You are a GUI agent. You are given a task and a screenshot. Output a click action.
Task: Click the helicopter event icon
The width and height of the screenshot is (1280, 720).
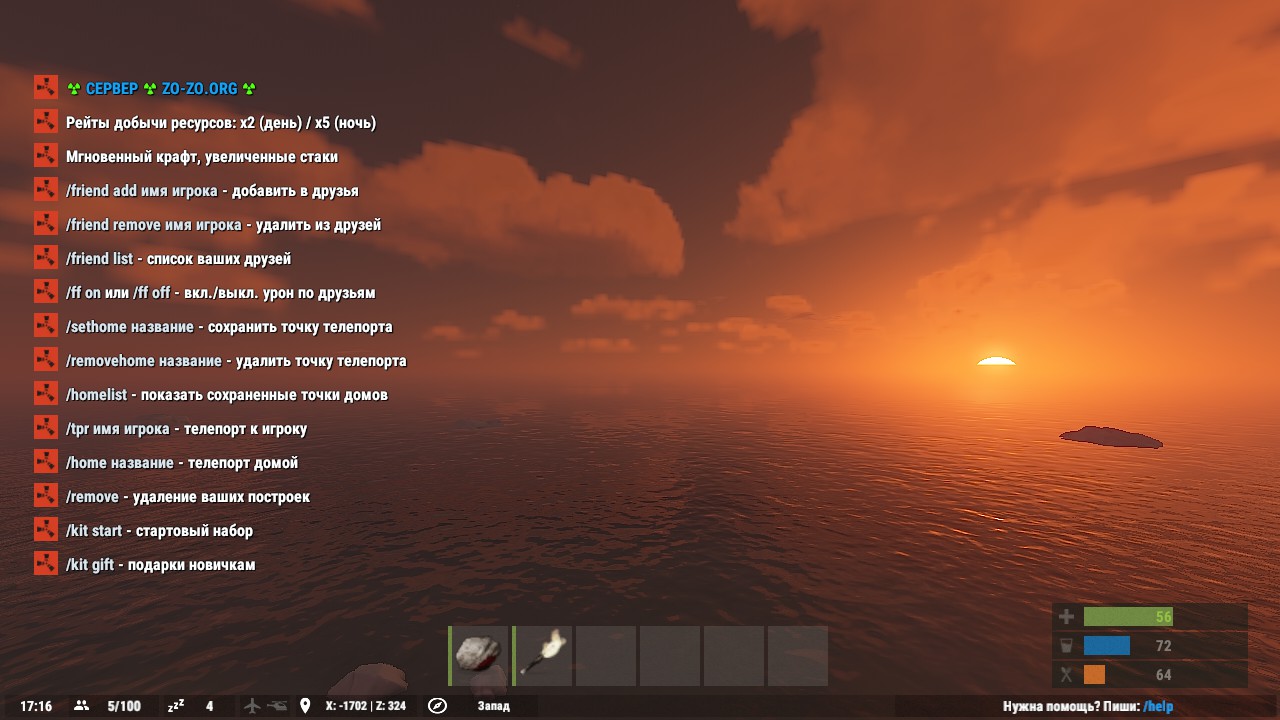[277, 706]
